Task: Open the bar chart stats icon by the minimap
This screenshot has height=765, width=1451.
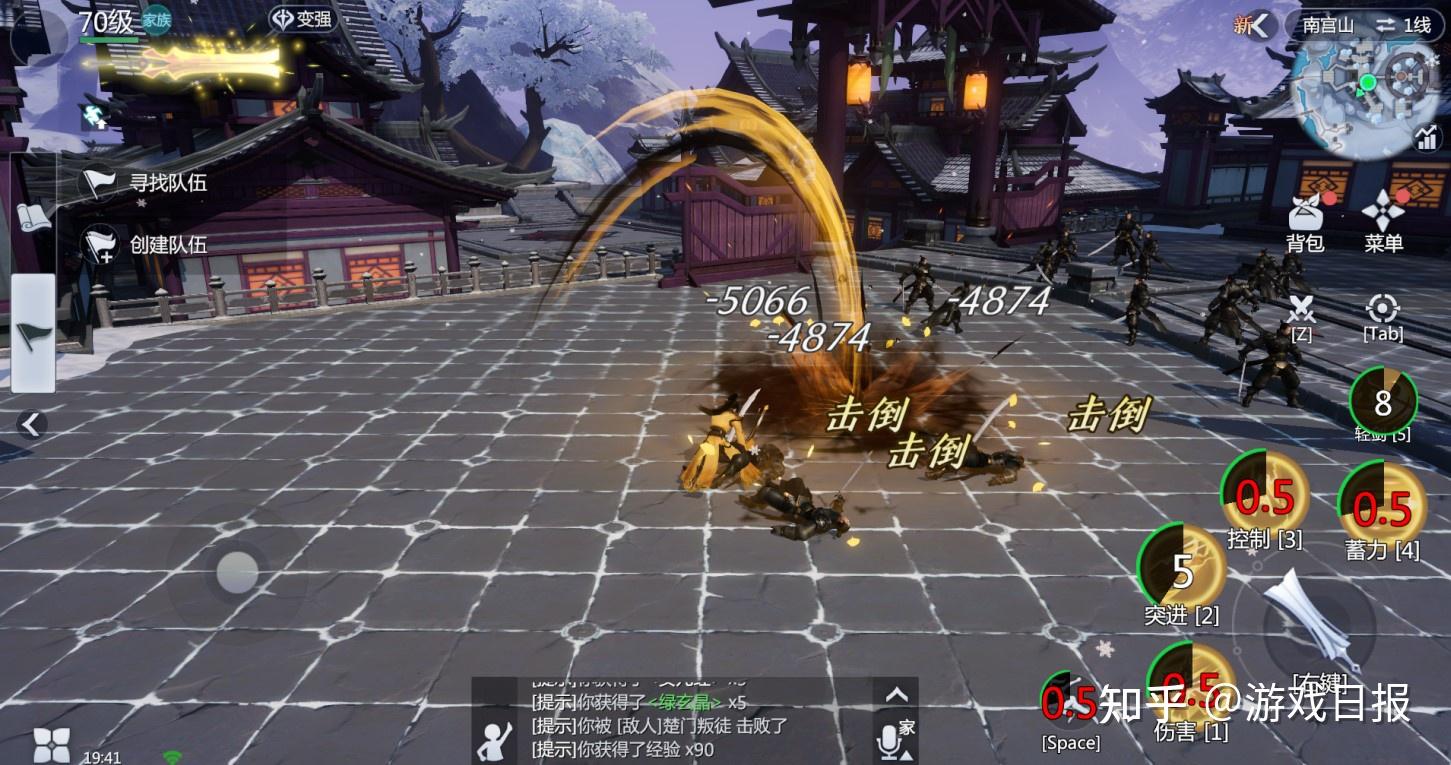Action: click(1426, 138)
